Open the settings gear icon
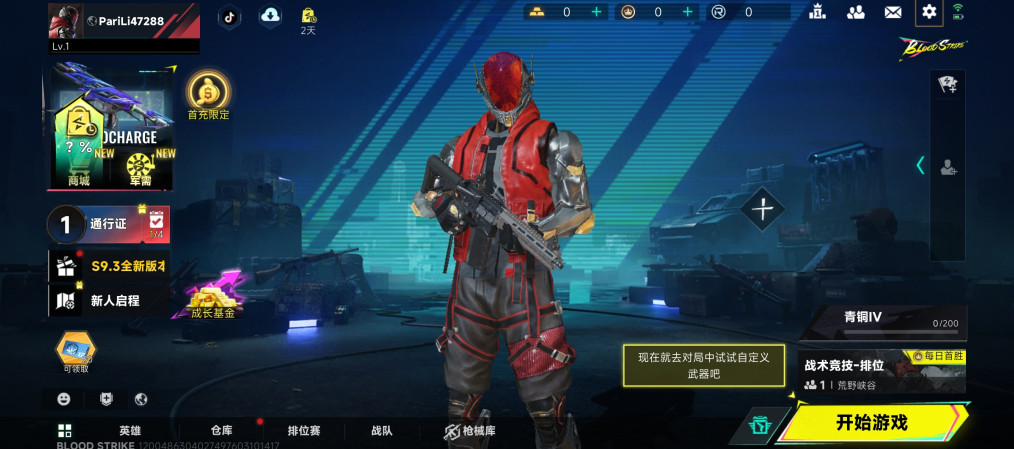The image size is (1014, 449). click(929, 12)
